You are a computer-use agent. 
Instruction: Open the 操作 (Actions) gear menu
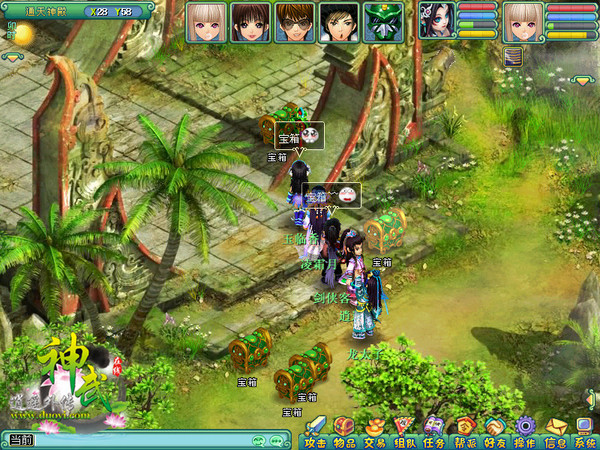point(525,431)
